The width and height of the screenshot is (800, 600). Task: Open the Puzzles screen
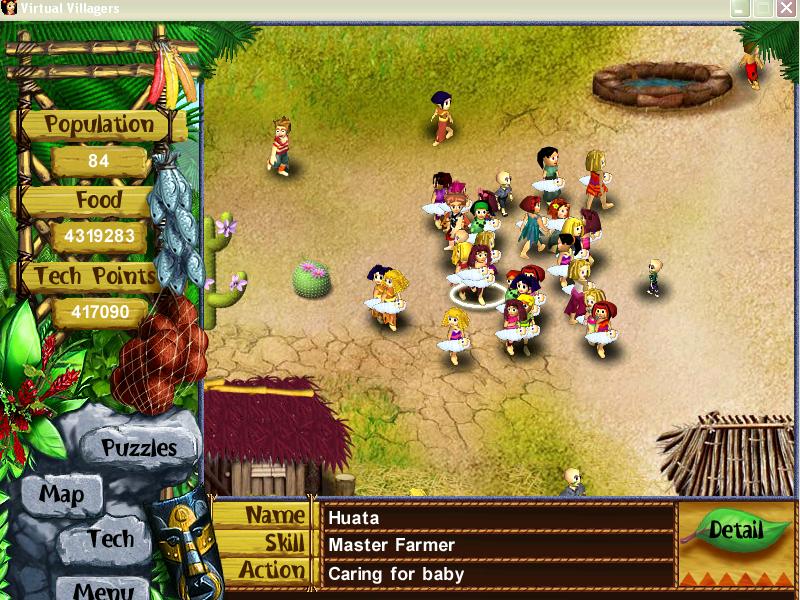click(x=139, y=447)
